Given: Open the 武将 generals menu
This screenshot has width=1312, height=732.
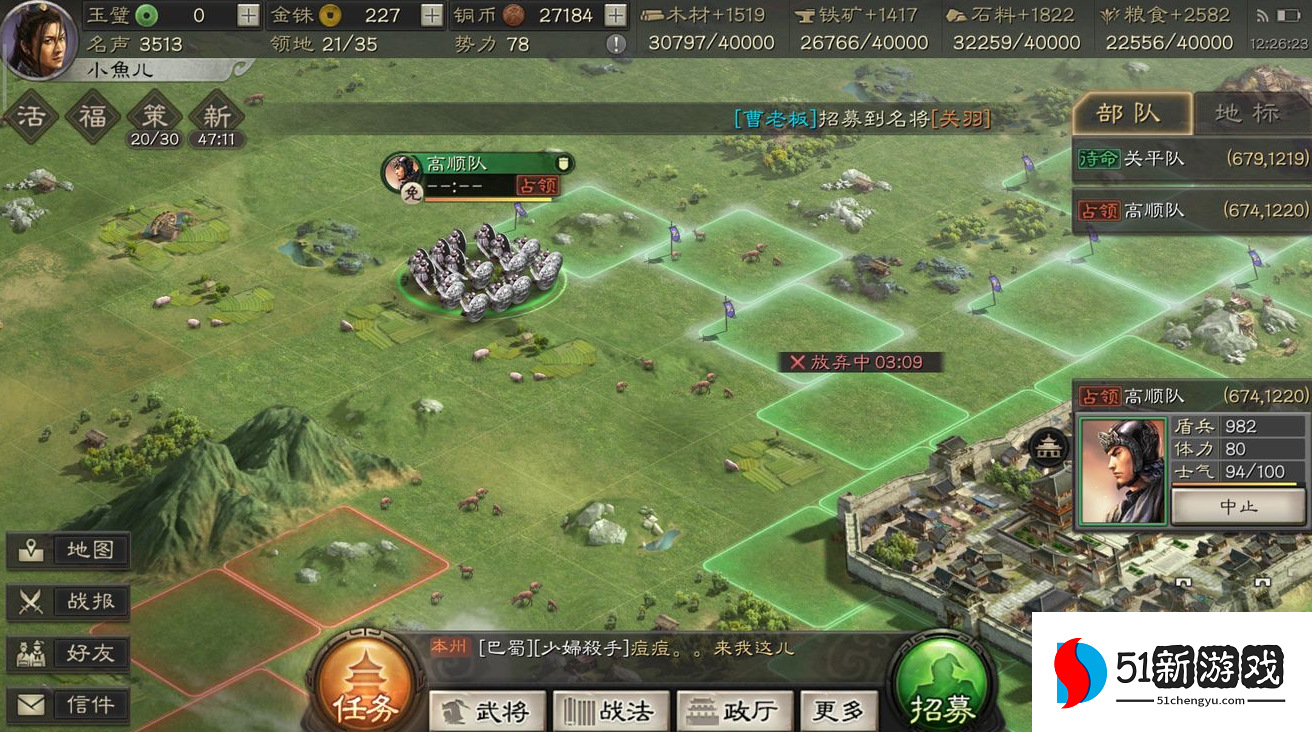Looking at the screenshot, I should point(487,711).
